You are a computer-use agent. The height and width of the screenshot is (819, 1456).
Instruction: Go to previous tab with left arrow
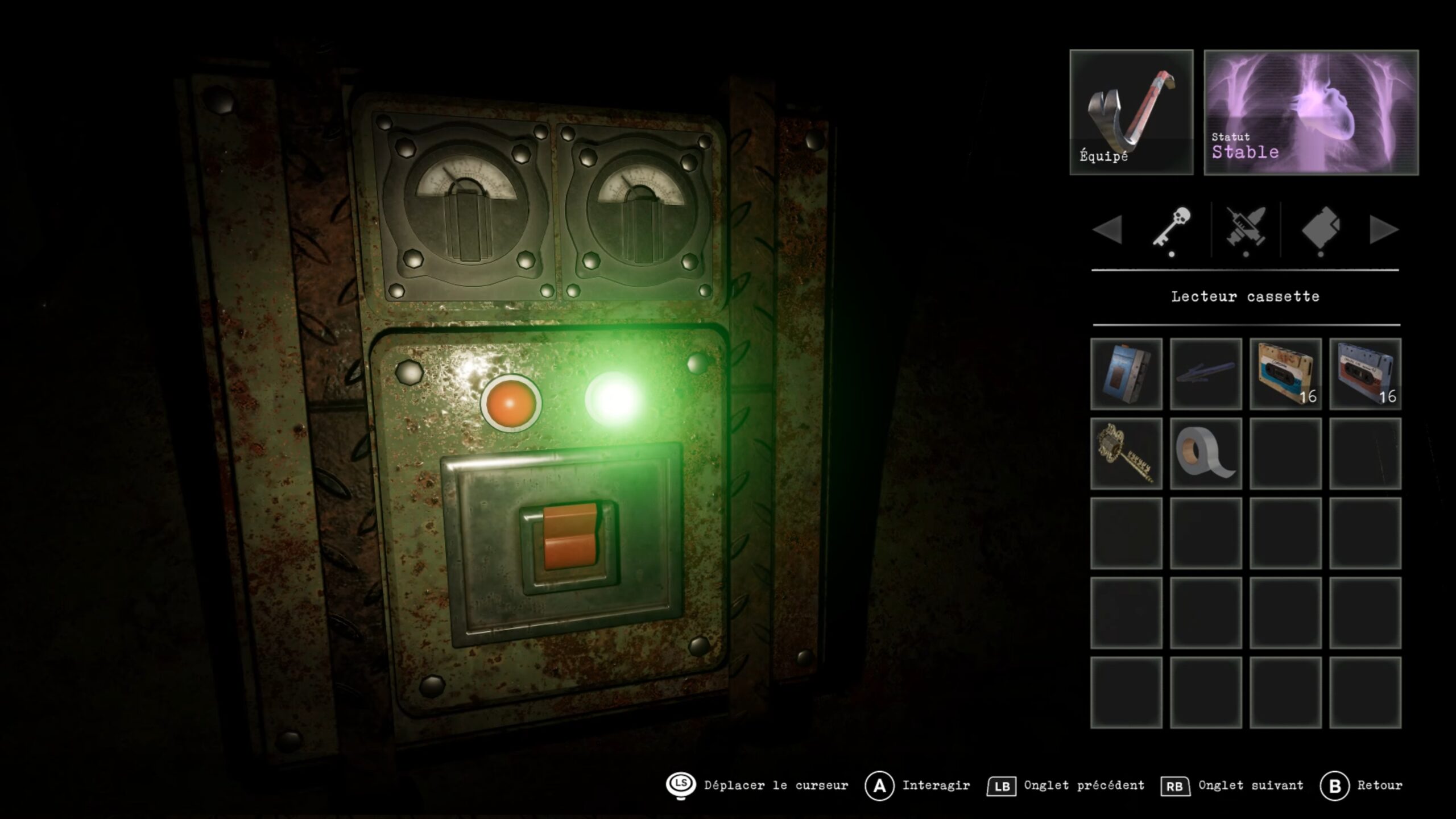(x=1107, y=230)
